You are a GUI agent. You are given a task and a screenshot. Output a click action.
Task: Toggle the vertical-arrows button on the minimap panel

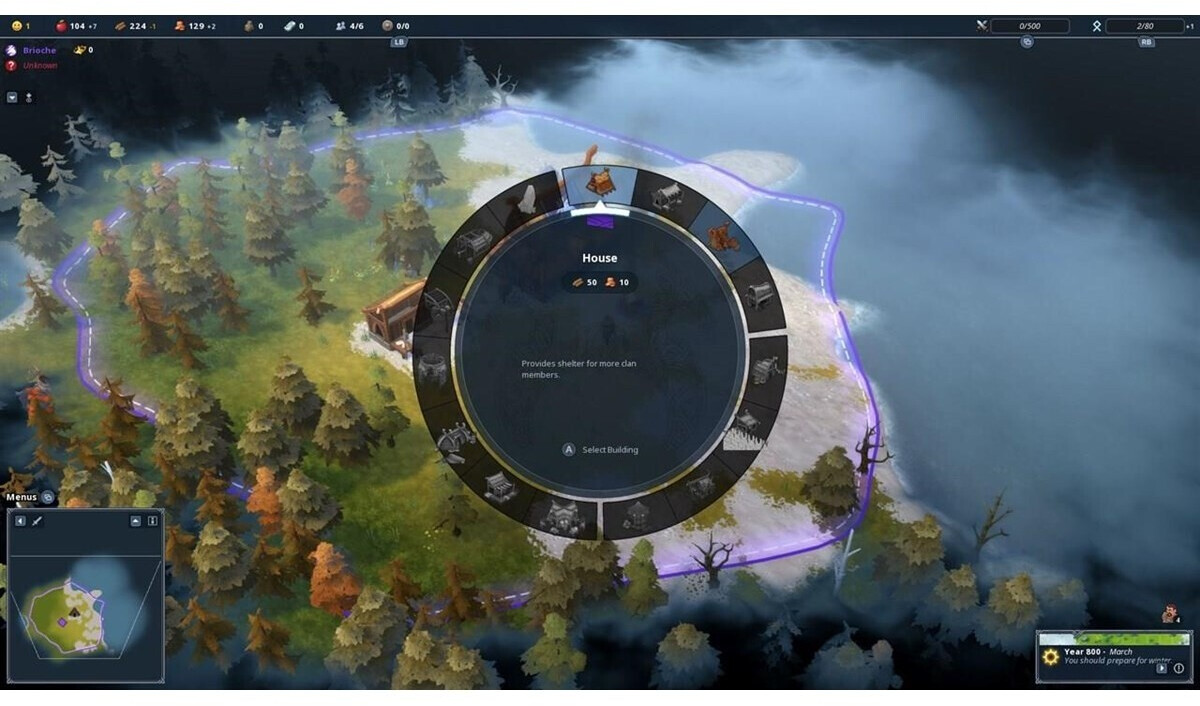[152, 521]
